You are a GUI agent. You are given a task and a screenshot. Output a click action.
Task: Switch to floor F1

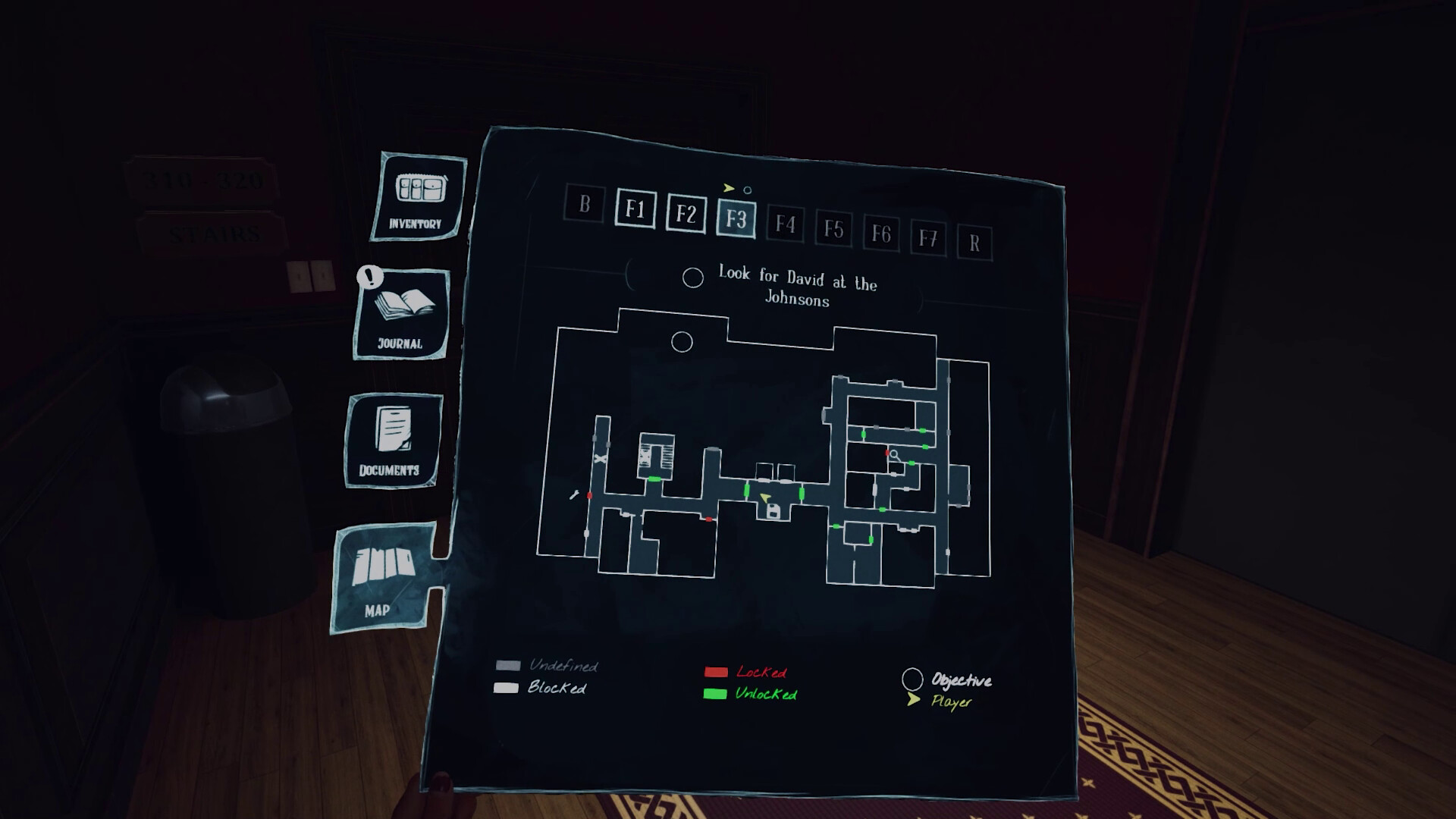(636, 212)
